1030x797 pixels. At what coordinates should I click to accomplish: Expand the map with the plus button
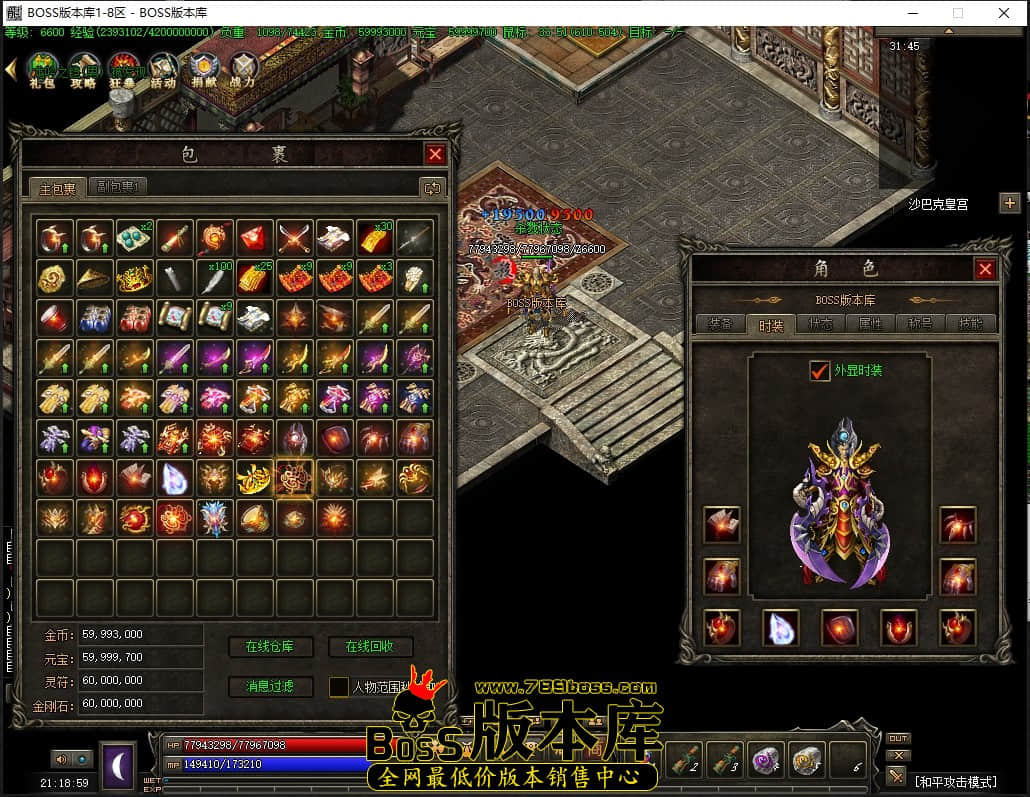(x=1009, y=203)
